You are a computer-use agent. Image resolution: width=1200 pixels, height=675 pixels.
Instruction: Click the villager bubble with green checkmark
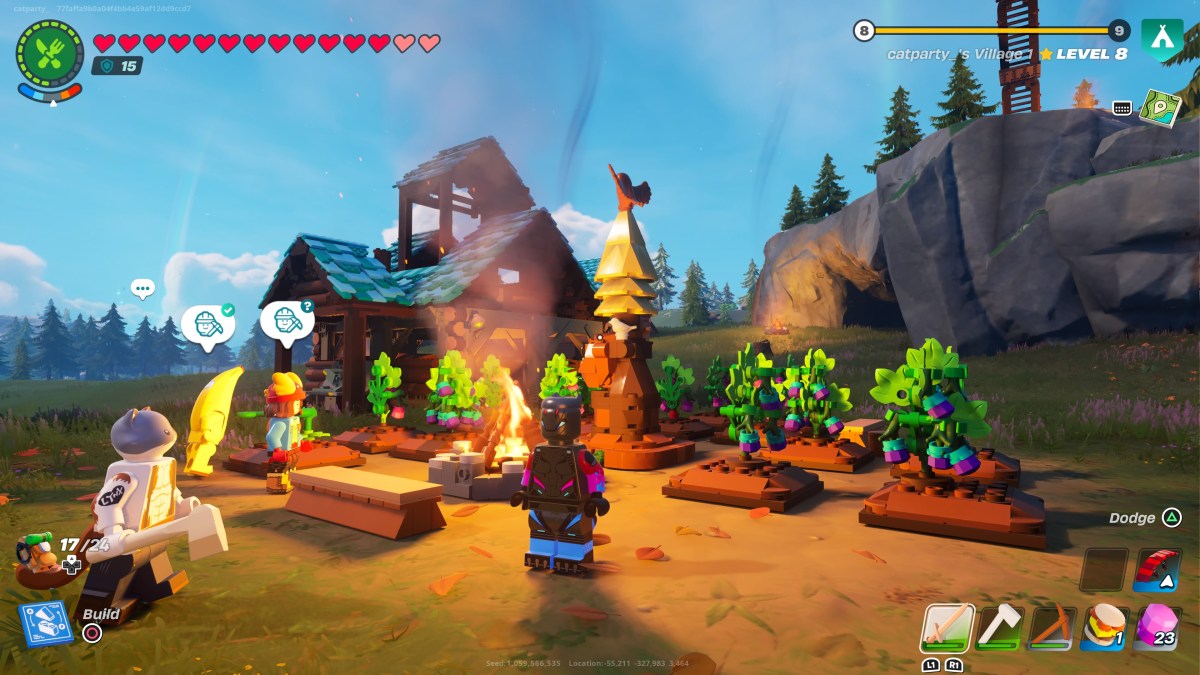208,325
